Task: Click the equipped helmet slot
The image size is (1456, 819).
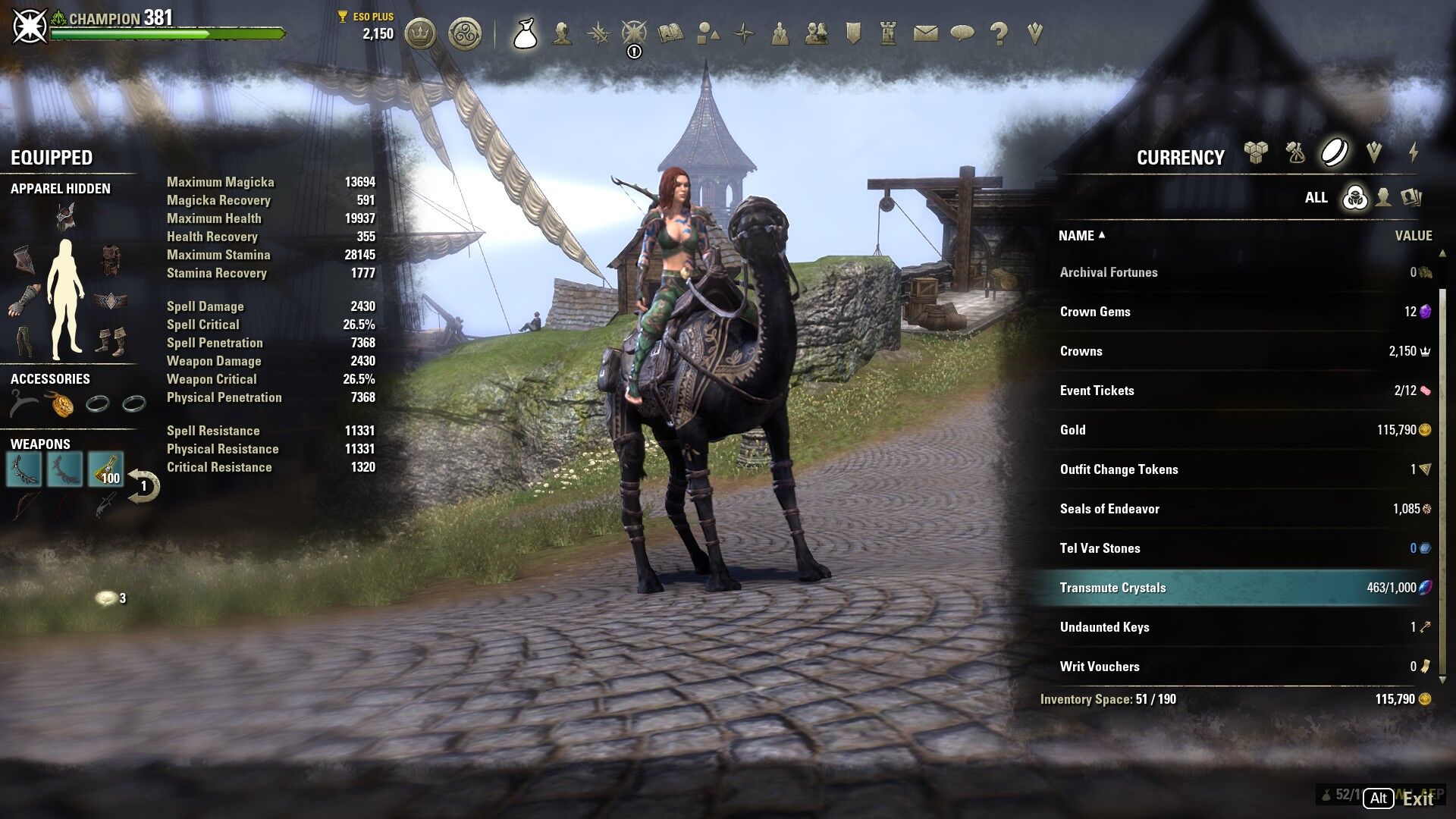Action: 65,218
